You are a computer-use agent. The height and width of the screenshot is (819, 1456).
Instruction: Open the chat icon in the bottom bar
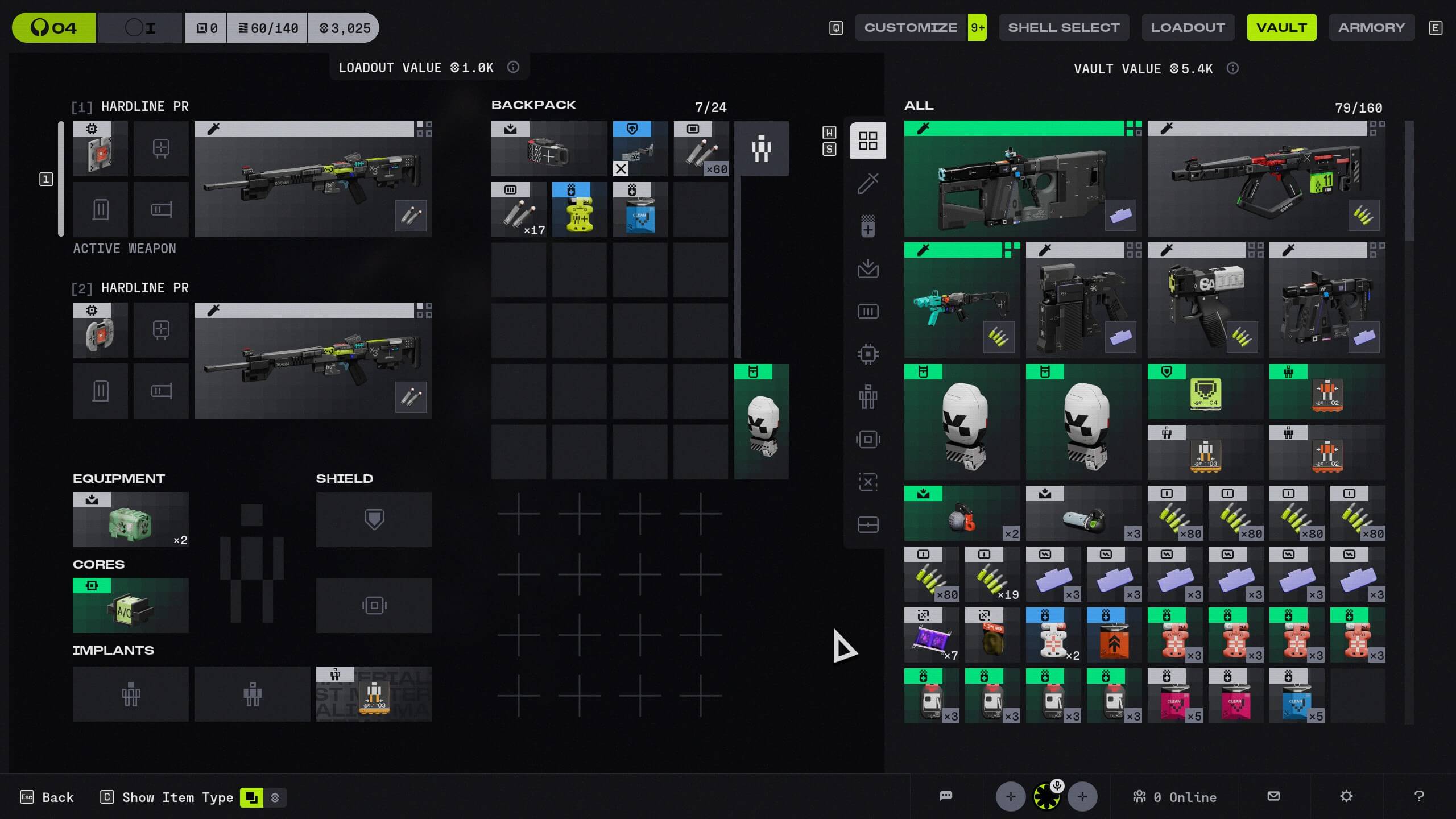tap(946, 796)
